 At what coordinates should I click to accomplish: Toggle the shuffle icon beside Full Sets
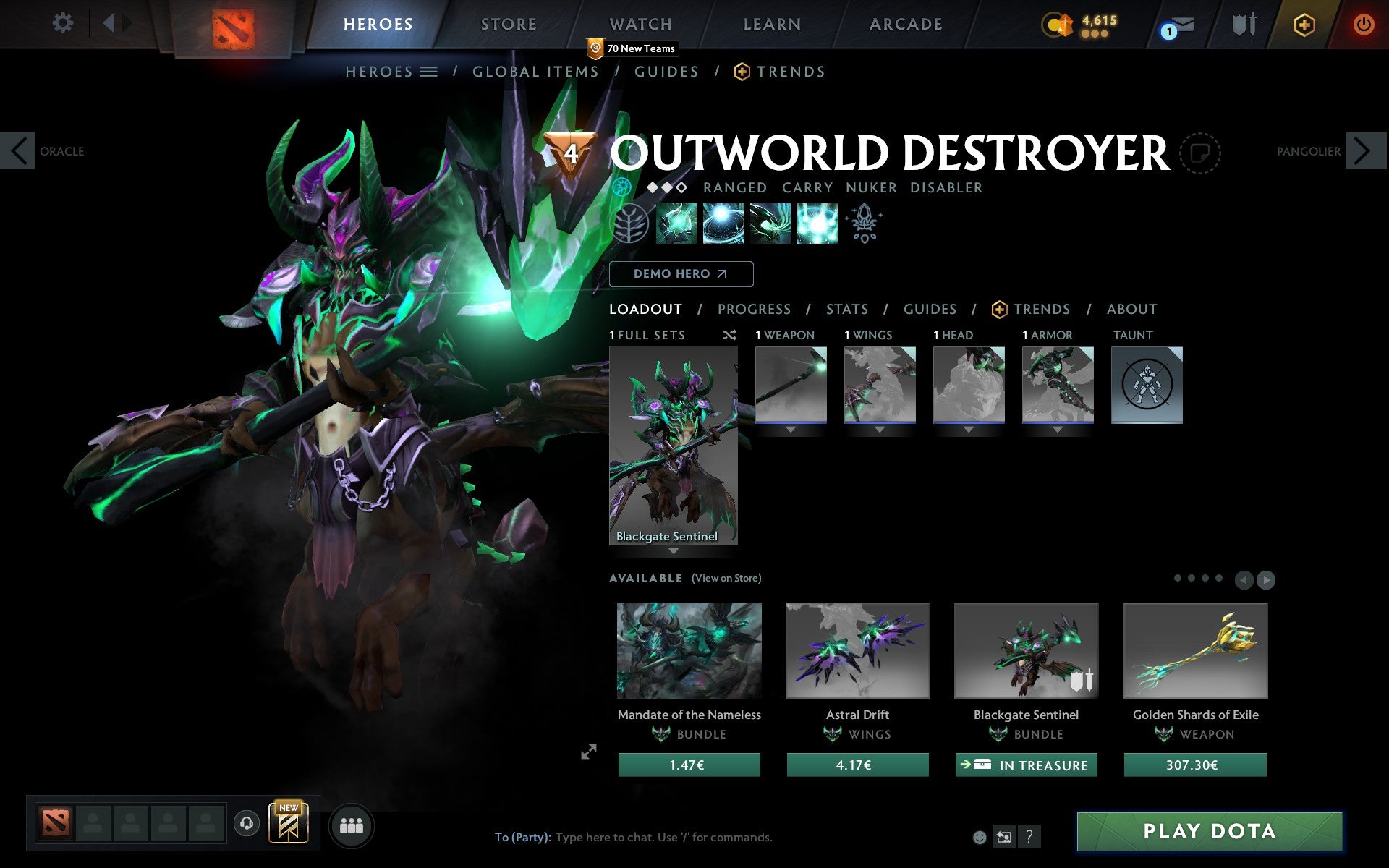click(x=729, y=335)
